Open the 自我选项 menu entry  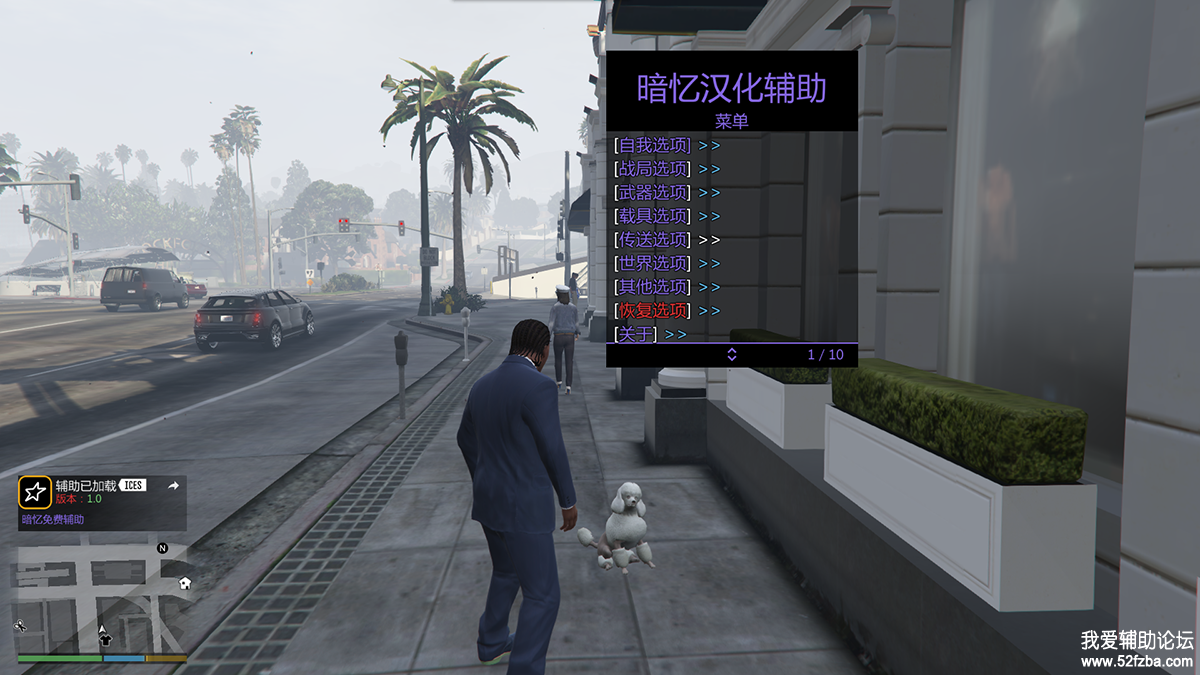tap(653, 145)
